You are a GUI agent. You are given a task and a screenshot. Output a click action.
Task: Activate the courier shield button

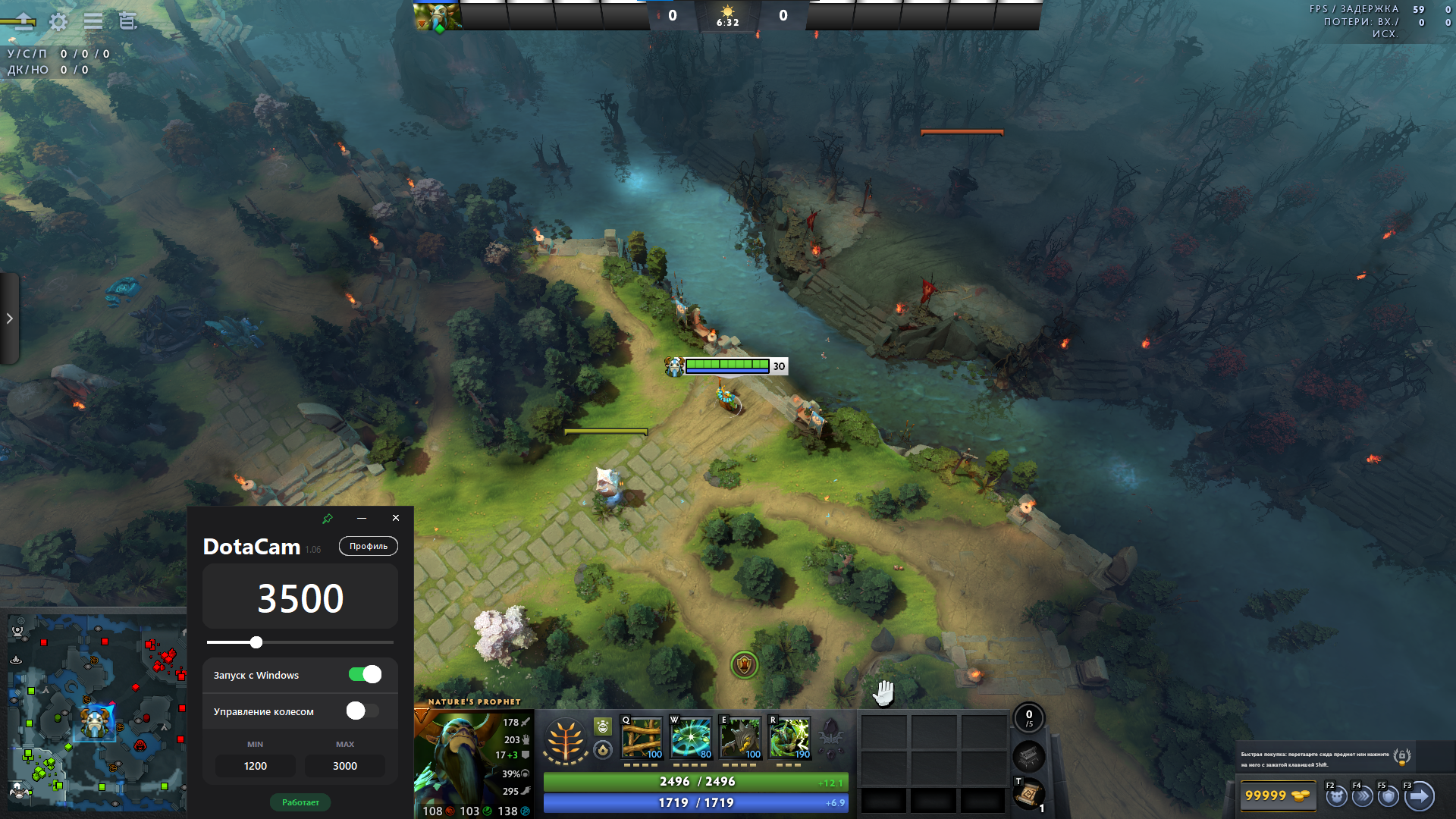click(x=1389, y=796)
